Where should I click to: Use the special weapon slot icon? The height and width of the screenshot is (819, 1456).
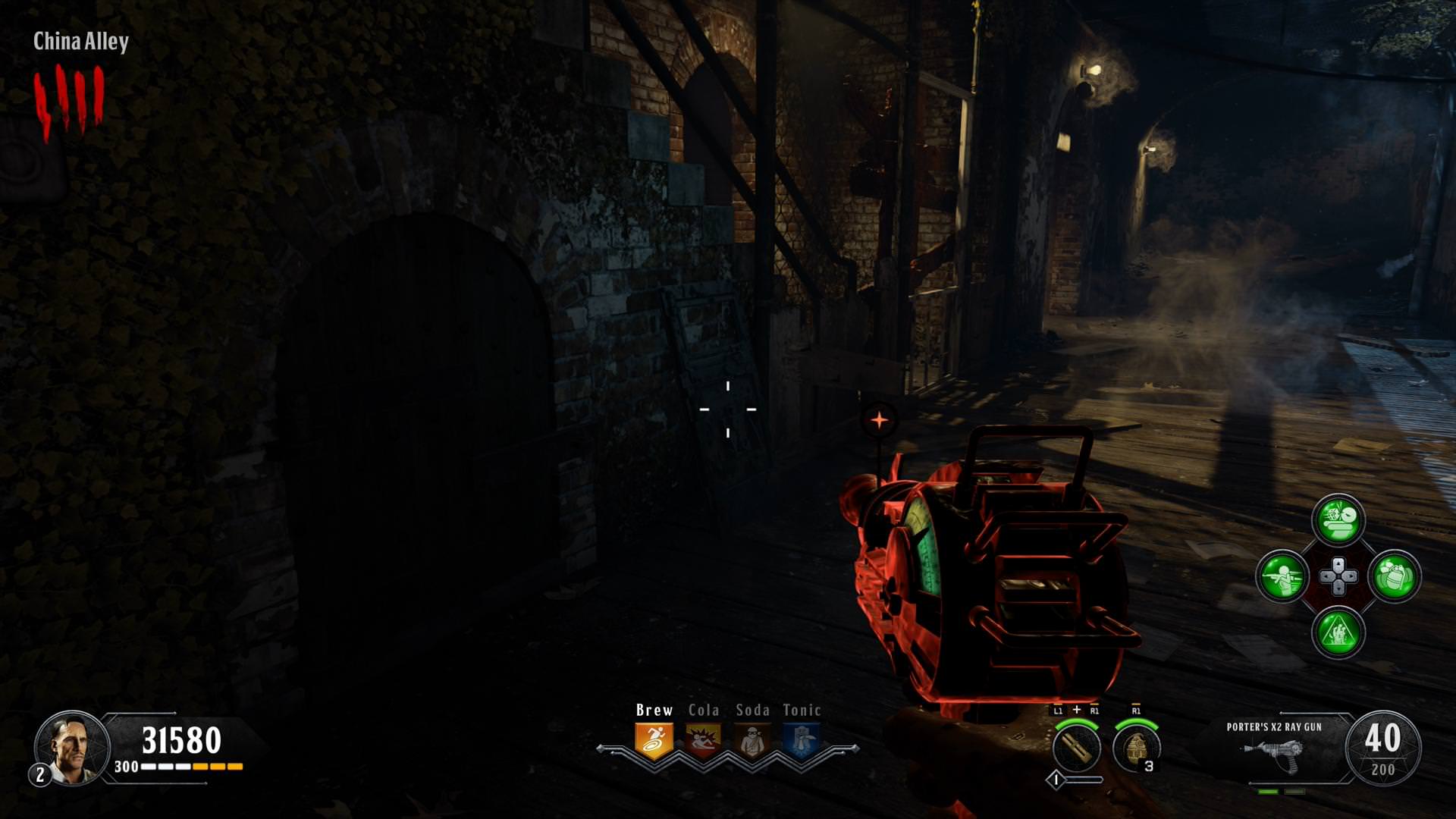1077,747
